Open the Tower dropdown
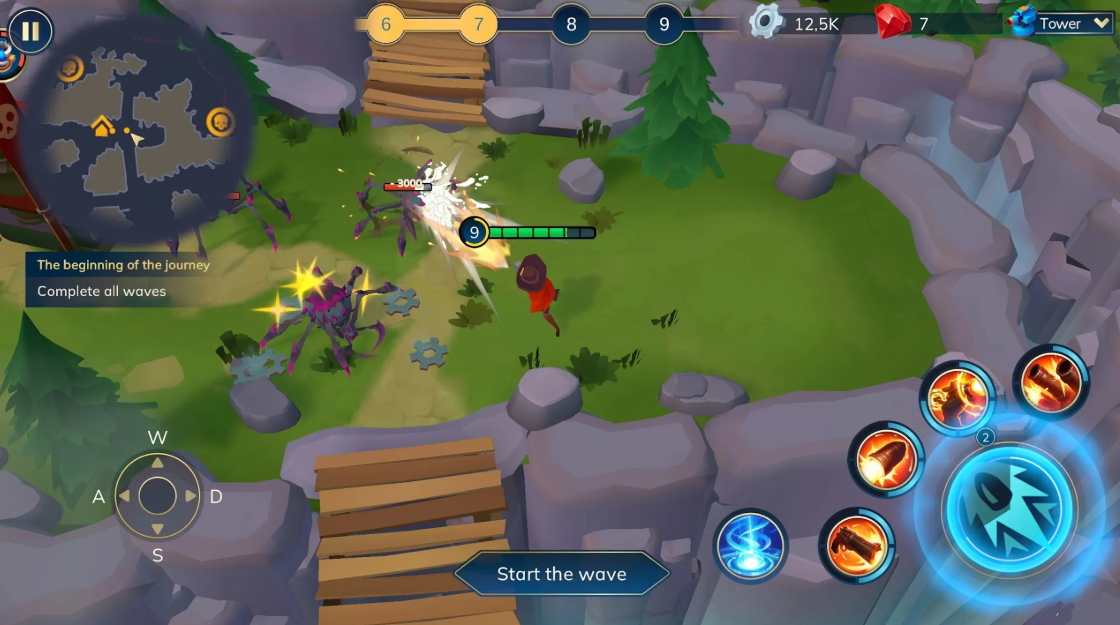The width and height of the screenshot is (1120, 625). click(1062, 23)
